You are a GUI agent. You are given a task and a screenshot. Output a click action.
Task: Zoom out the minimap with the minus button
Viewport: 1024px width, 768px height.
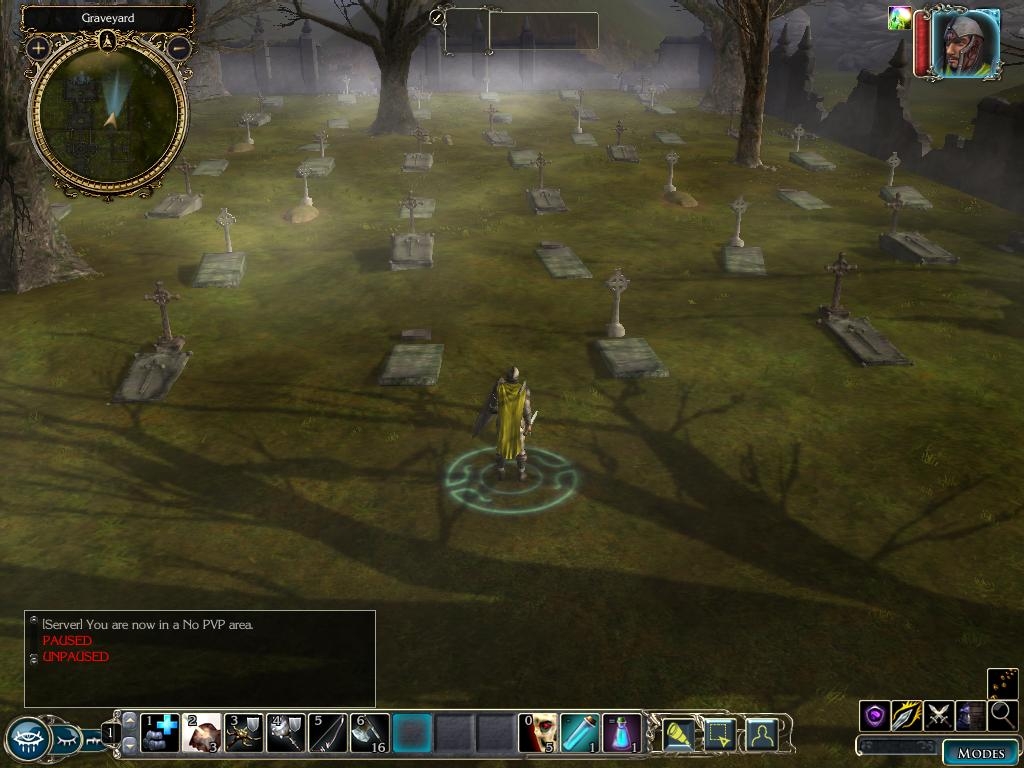[x=178, y=47]
